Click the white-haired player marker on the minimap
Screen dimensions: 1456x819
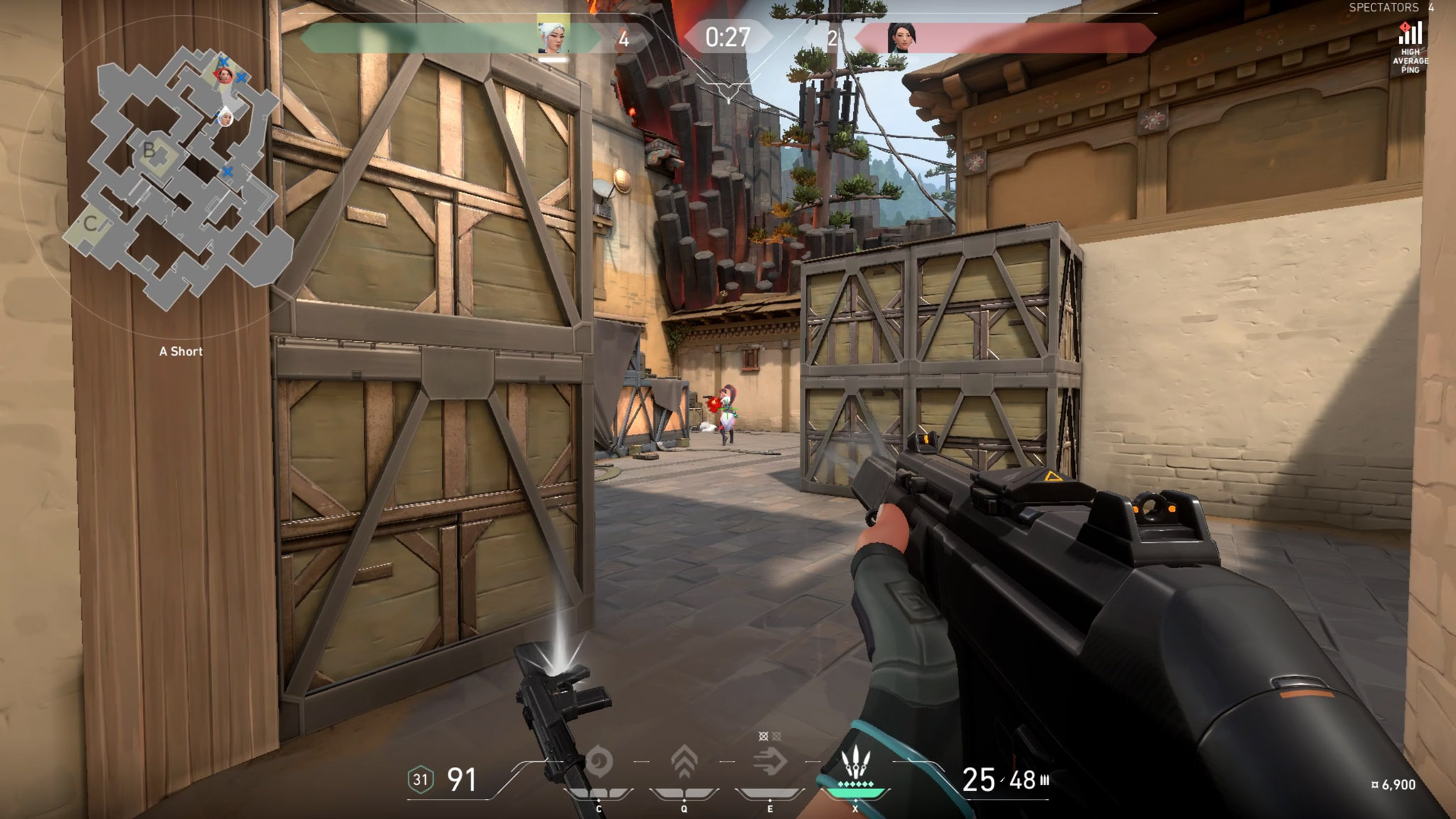pyautogui.click(x=225, y=117)
